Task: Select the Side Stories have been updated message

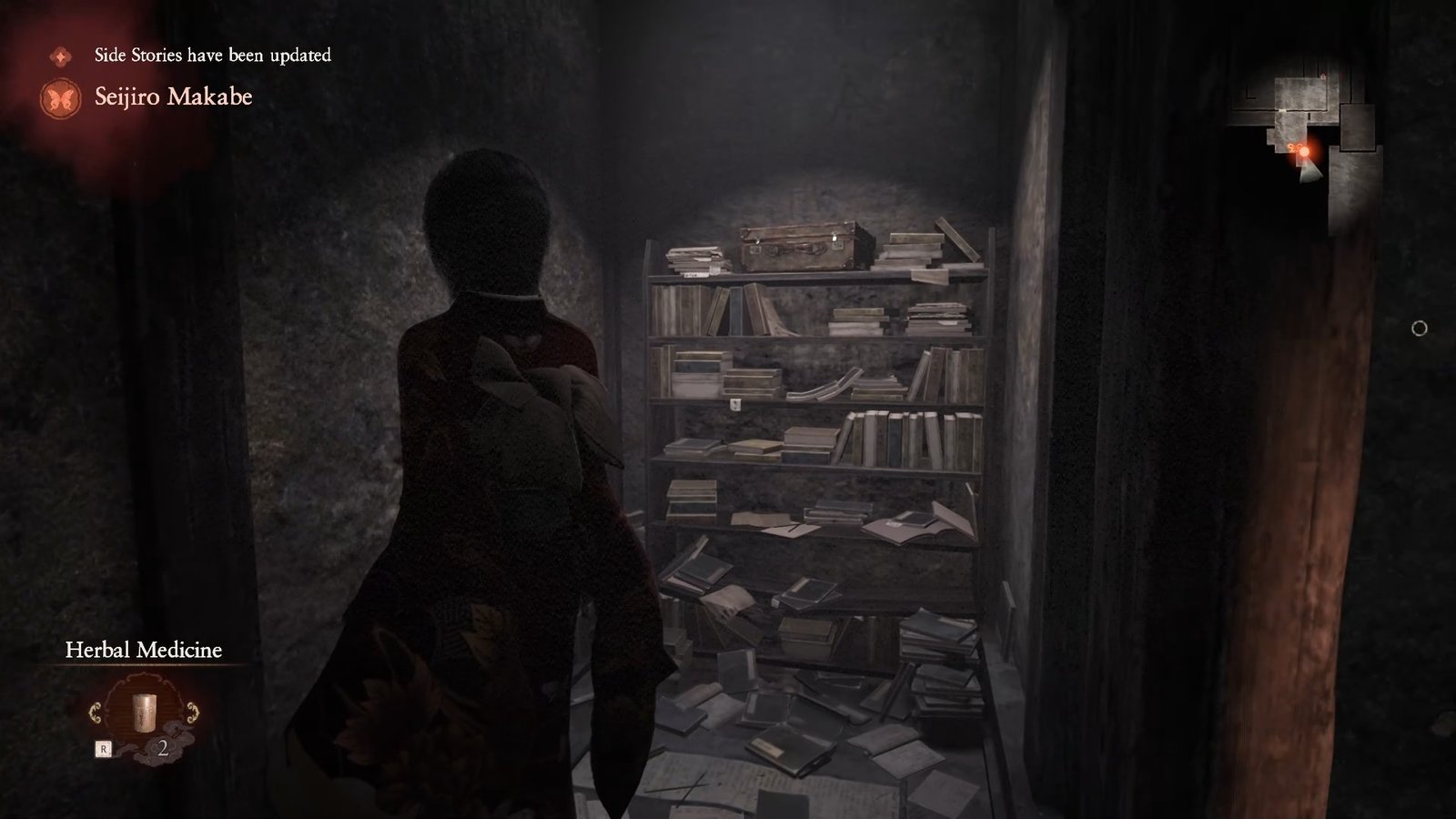Action: pyautogui.click(x=209, y=56)
